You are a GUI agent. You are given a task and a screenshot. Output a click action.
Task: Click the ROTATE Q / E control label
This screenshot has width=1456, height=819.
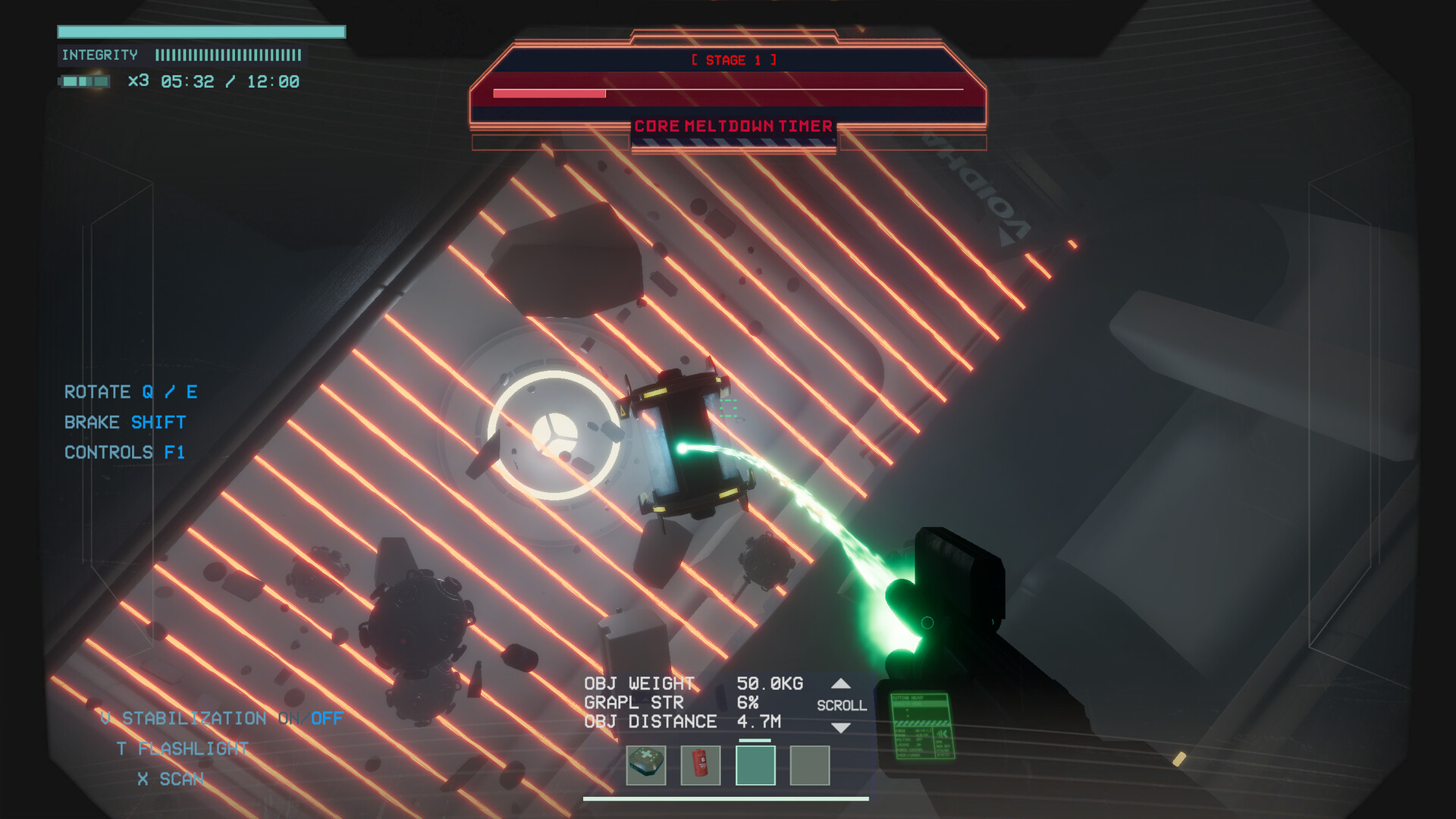[x=130, y=392]
